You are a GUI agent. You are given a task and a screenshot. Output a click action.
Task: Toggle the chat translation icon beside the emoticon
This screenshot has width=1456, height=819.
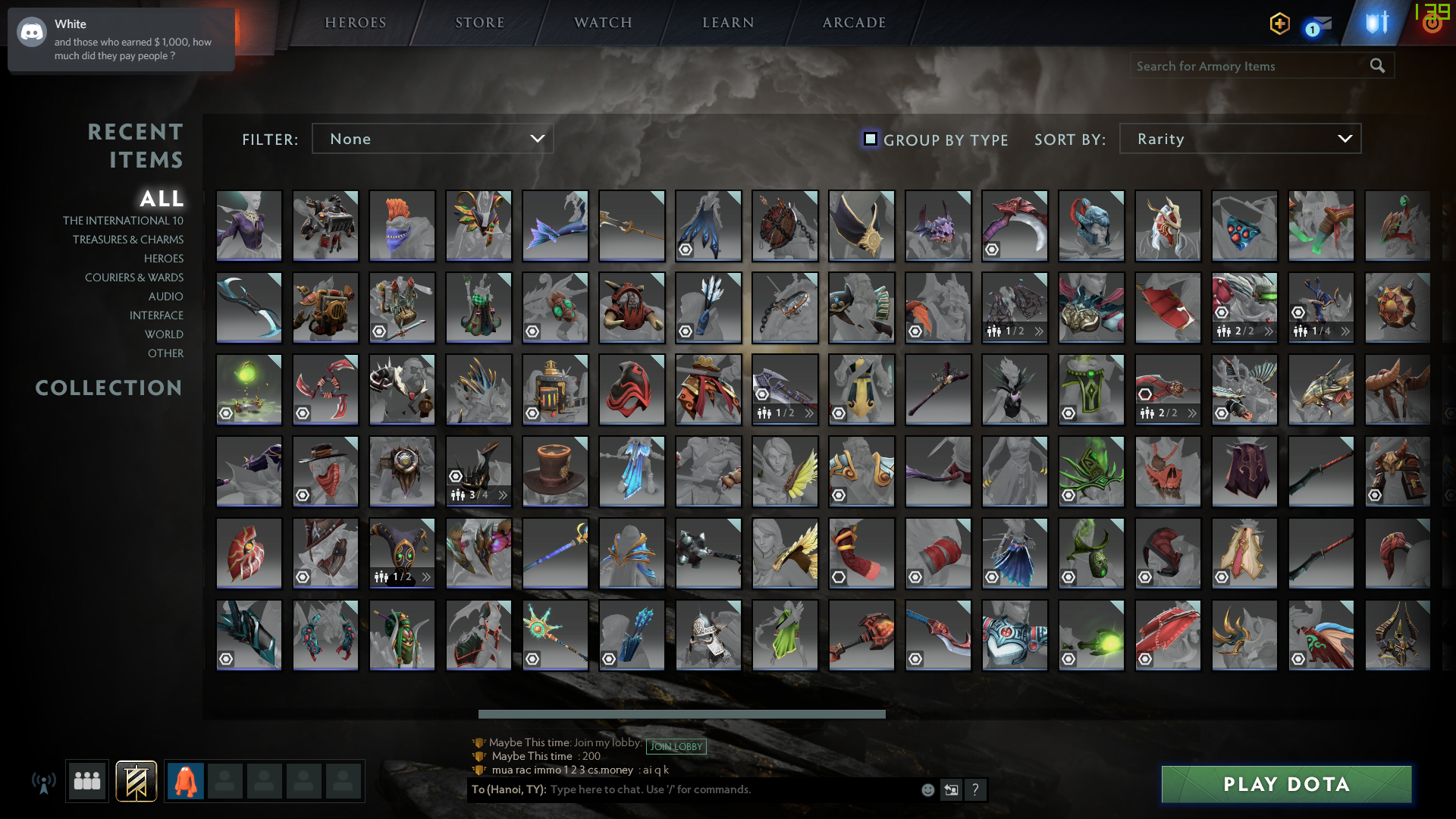tap(951, 789)
